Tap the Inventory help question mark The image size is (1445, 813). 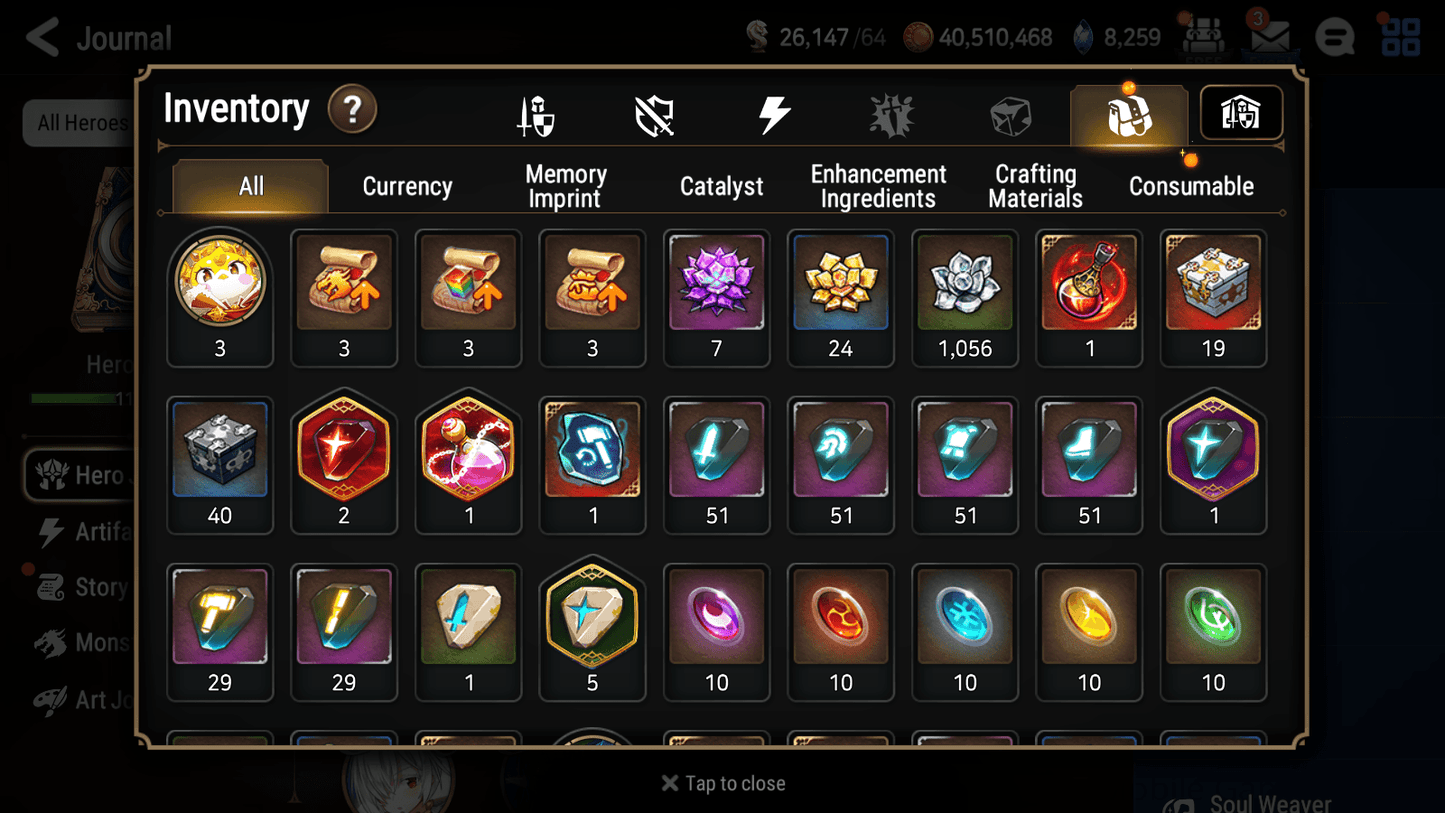click(x=352, y=110)
